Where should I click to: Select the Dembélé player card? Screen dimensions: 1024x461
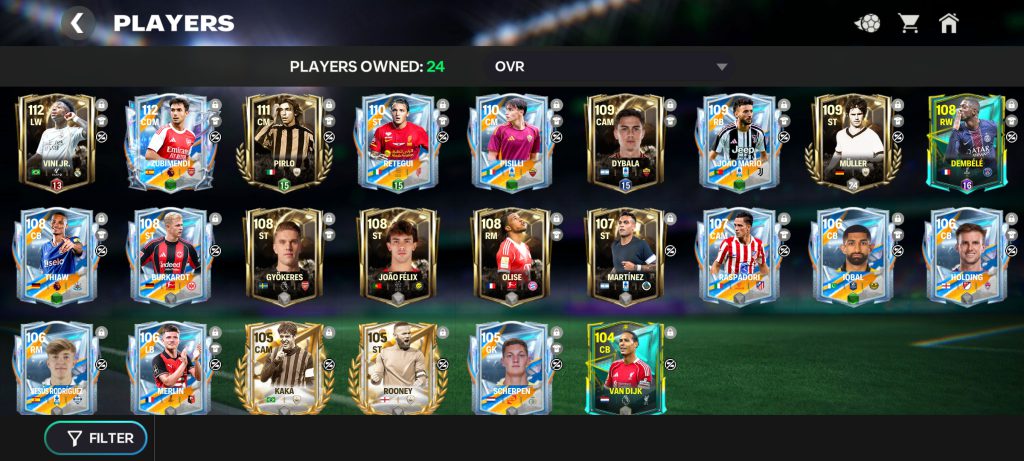(x=965, y=142)
